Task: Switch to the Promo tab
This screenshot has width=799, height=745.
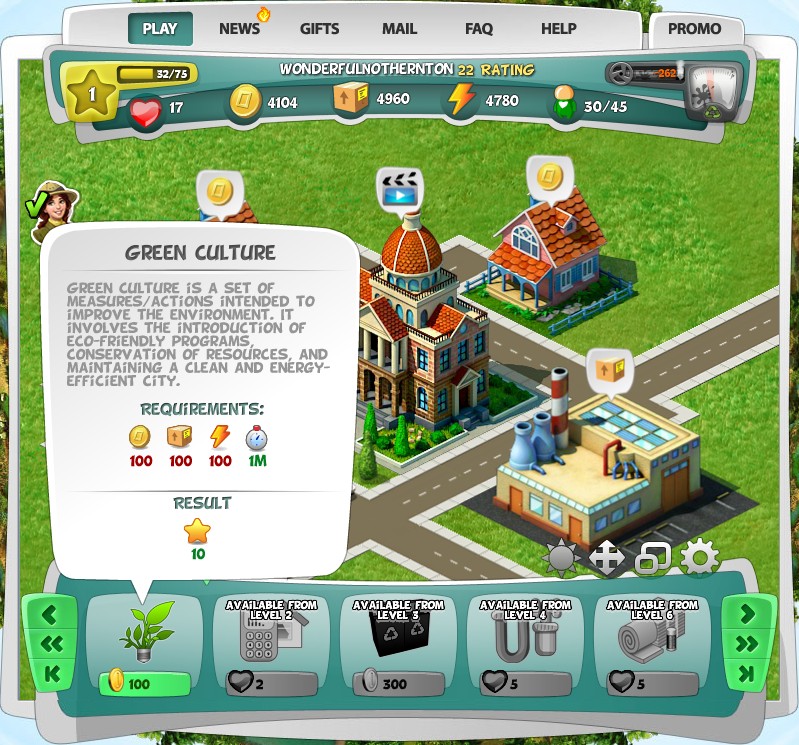Action: pyautogui.click(x=694, y=30)
